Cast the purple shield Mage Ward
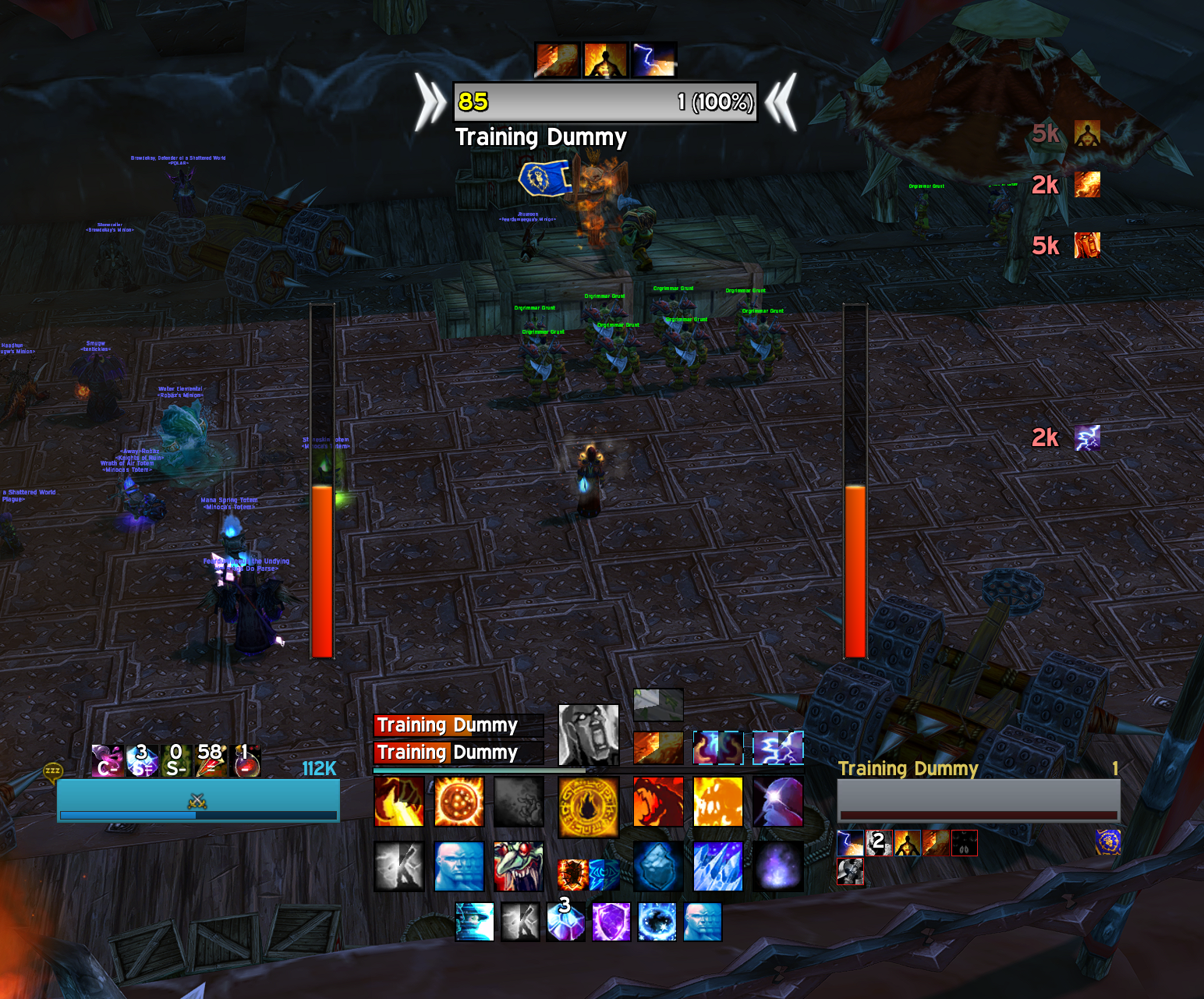 pos(611,922)
